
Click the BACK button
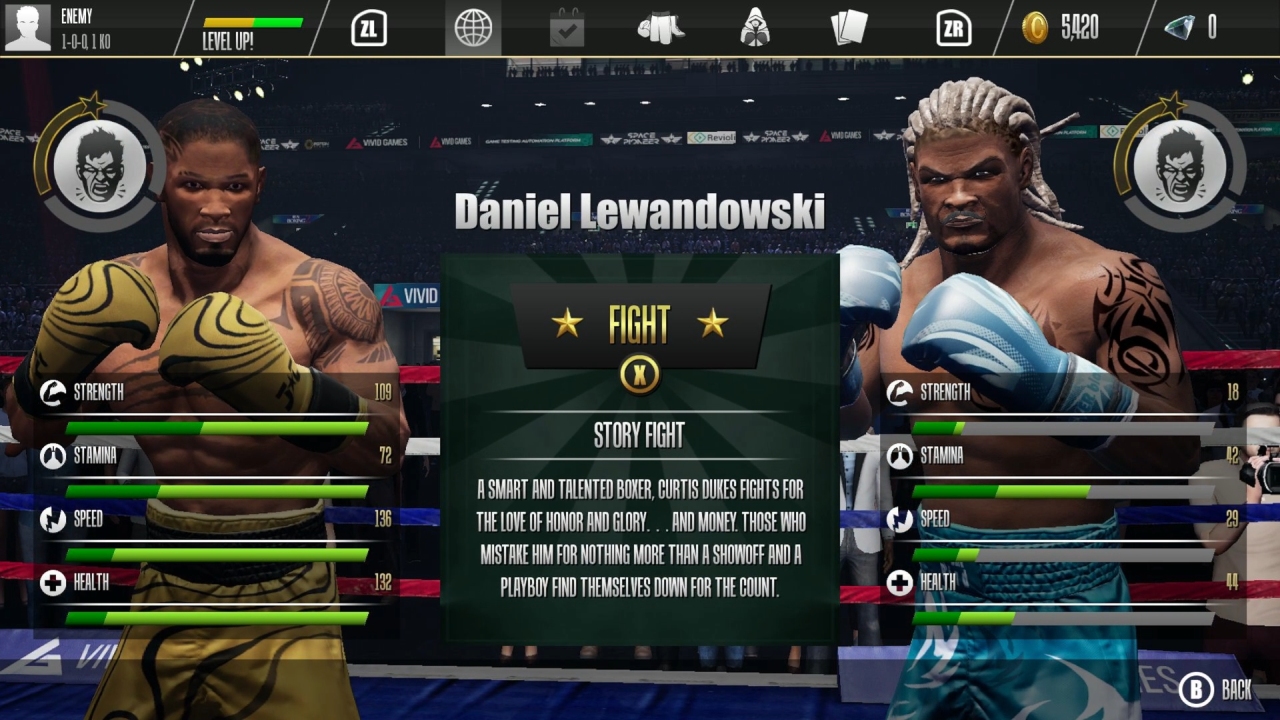point(1215,690)
